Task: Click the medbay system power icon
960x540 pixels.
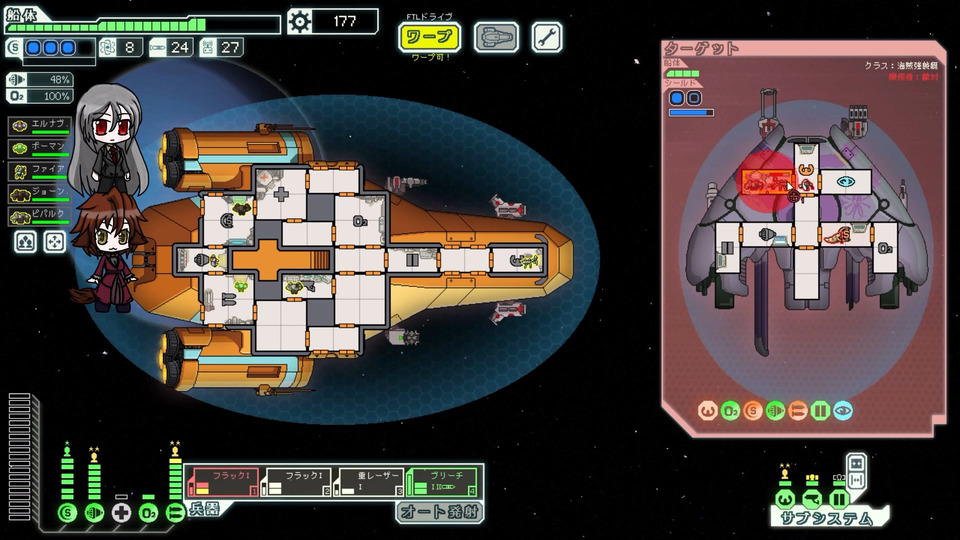Action: tap(121, 513)
